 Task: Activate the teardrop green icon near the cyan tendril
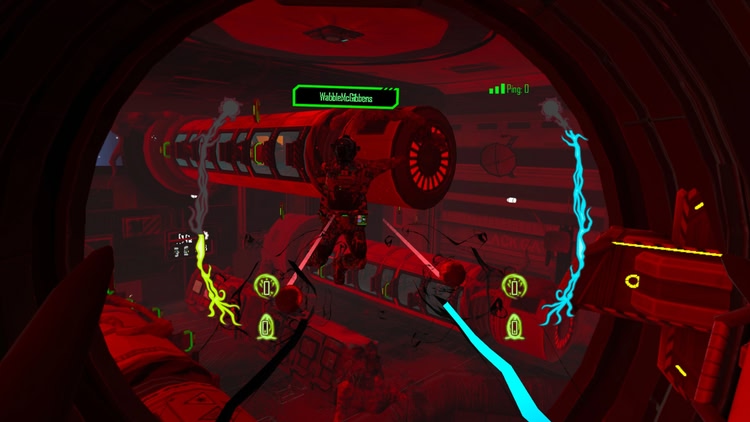pos(515,325)
